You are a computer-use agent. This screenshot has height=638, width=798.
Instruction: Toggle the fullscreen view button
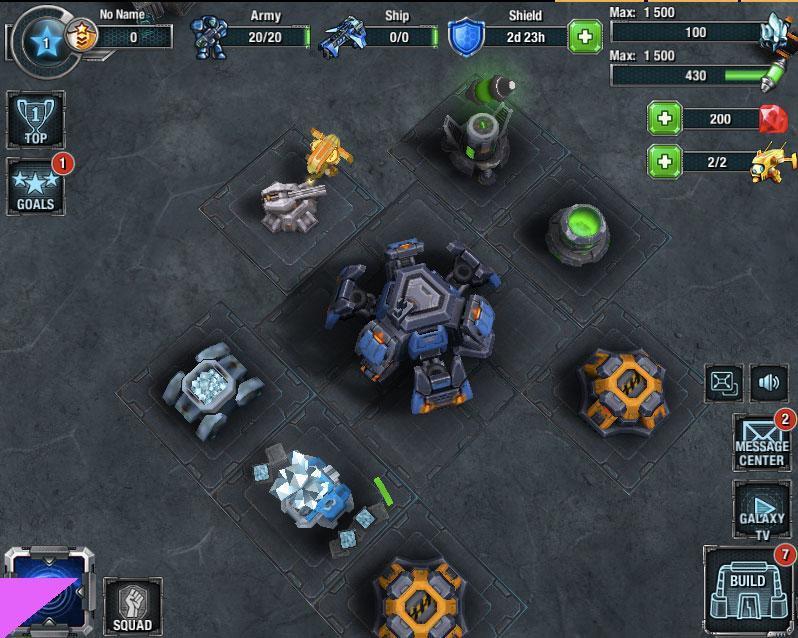724,382
